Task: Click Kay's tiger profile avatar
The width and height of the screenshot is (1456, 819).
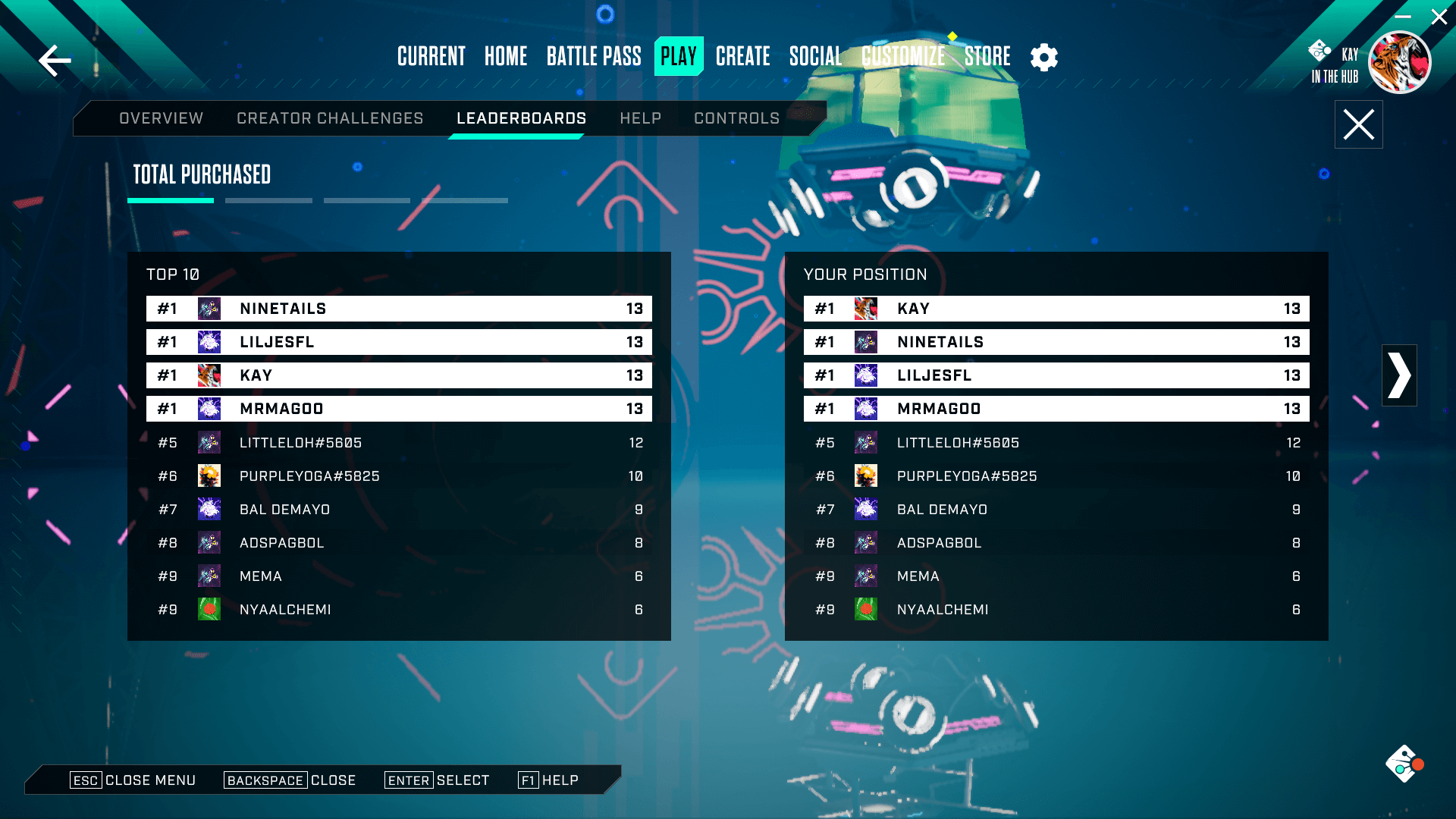Action: pyautogui.click(x=1399, y=62)
